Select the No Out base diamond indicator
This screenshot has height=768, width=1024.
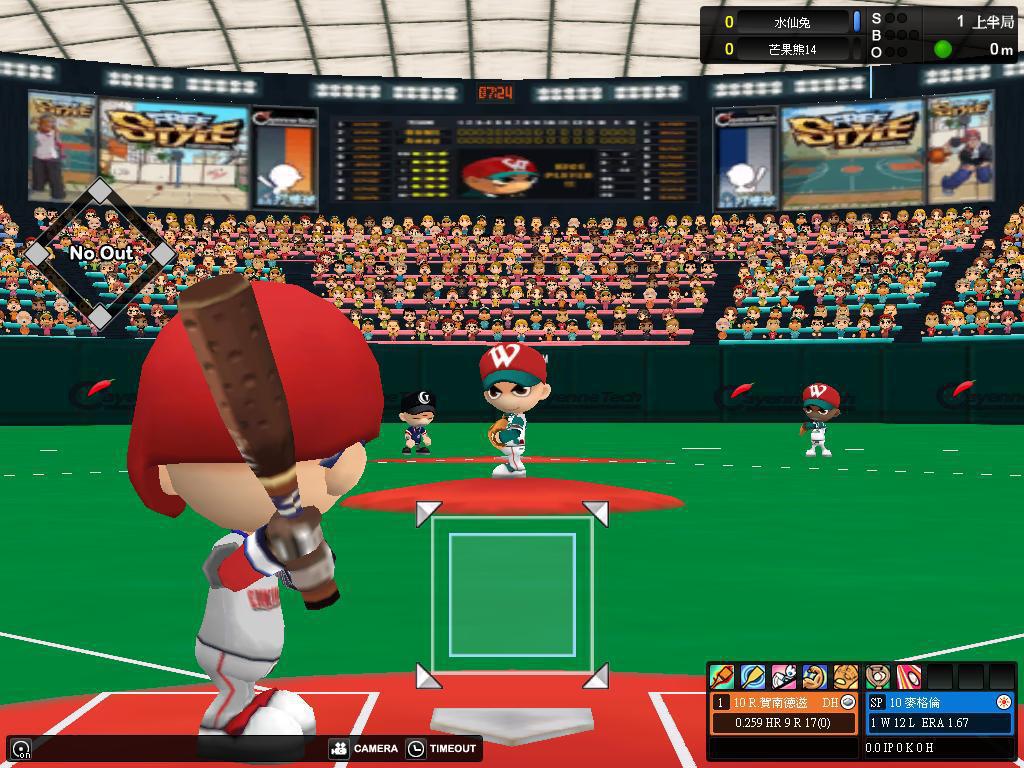click(100, 253)
